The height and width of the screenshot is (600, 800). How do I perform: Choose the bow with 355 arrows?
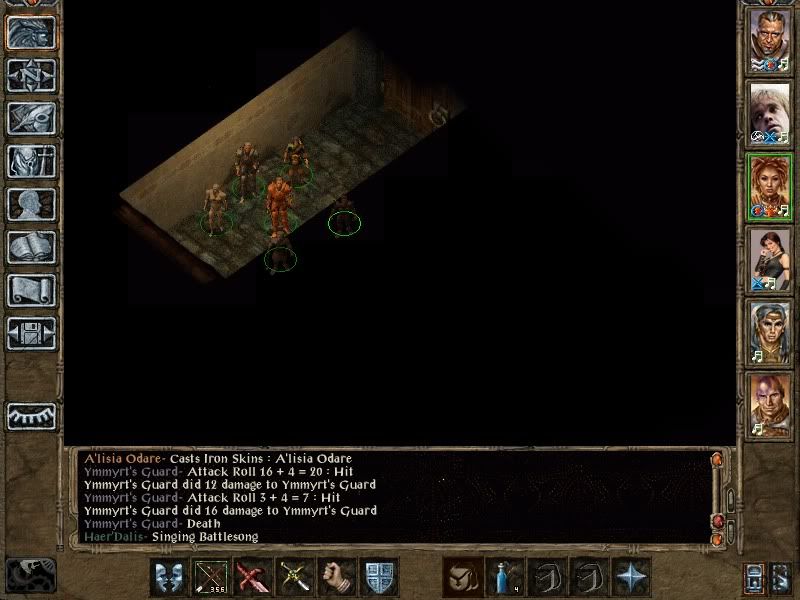[x=211, y=578]
